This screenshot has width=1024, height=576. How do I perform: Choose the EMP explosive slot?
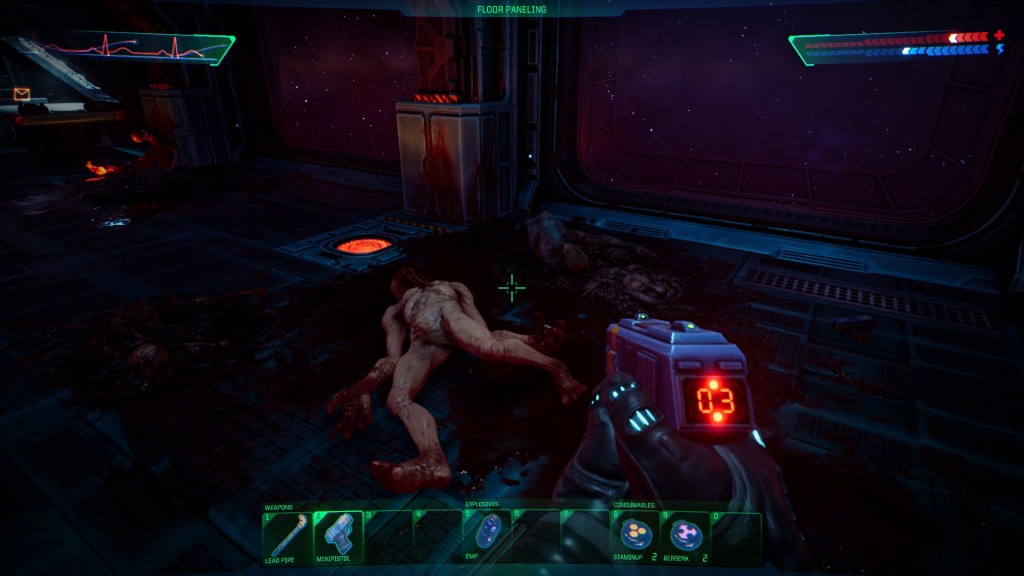pos(487,535)
